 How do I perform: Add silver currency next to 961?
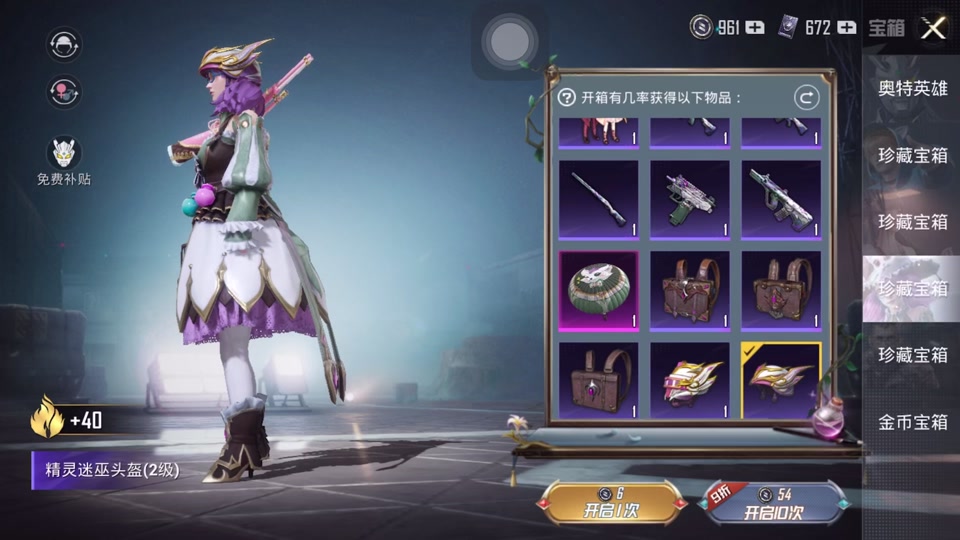coord(755,27)
